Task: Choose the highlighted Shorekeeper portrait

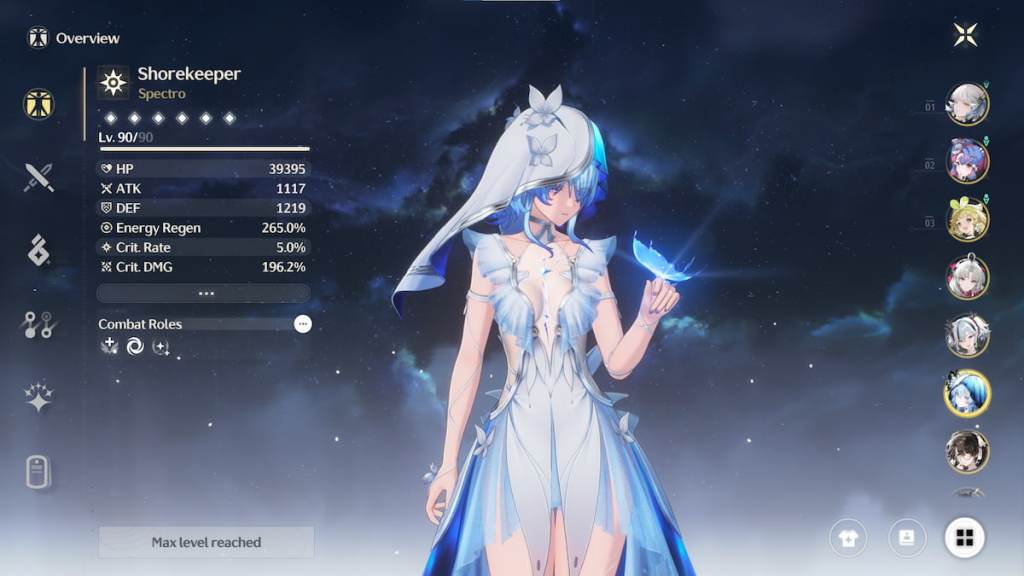Action: tap(967, 393)
